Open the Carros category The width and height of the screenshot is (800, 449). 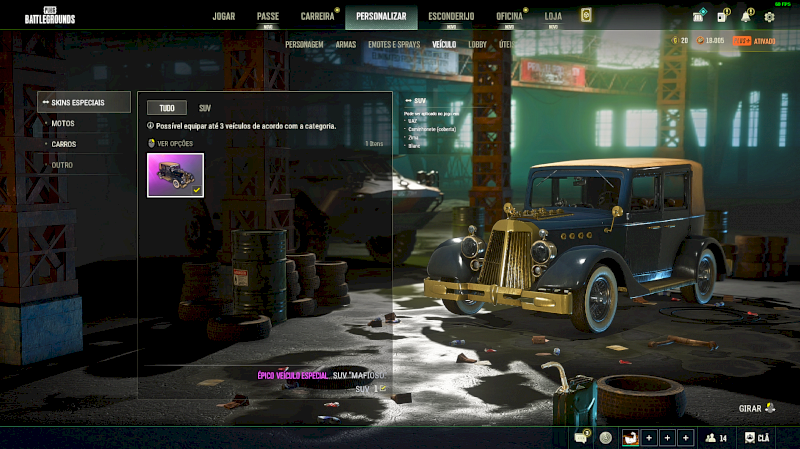(64, 144)
